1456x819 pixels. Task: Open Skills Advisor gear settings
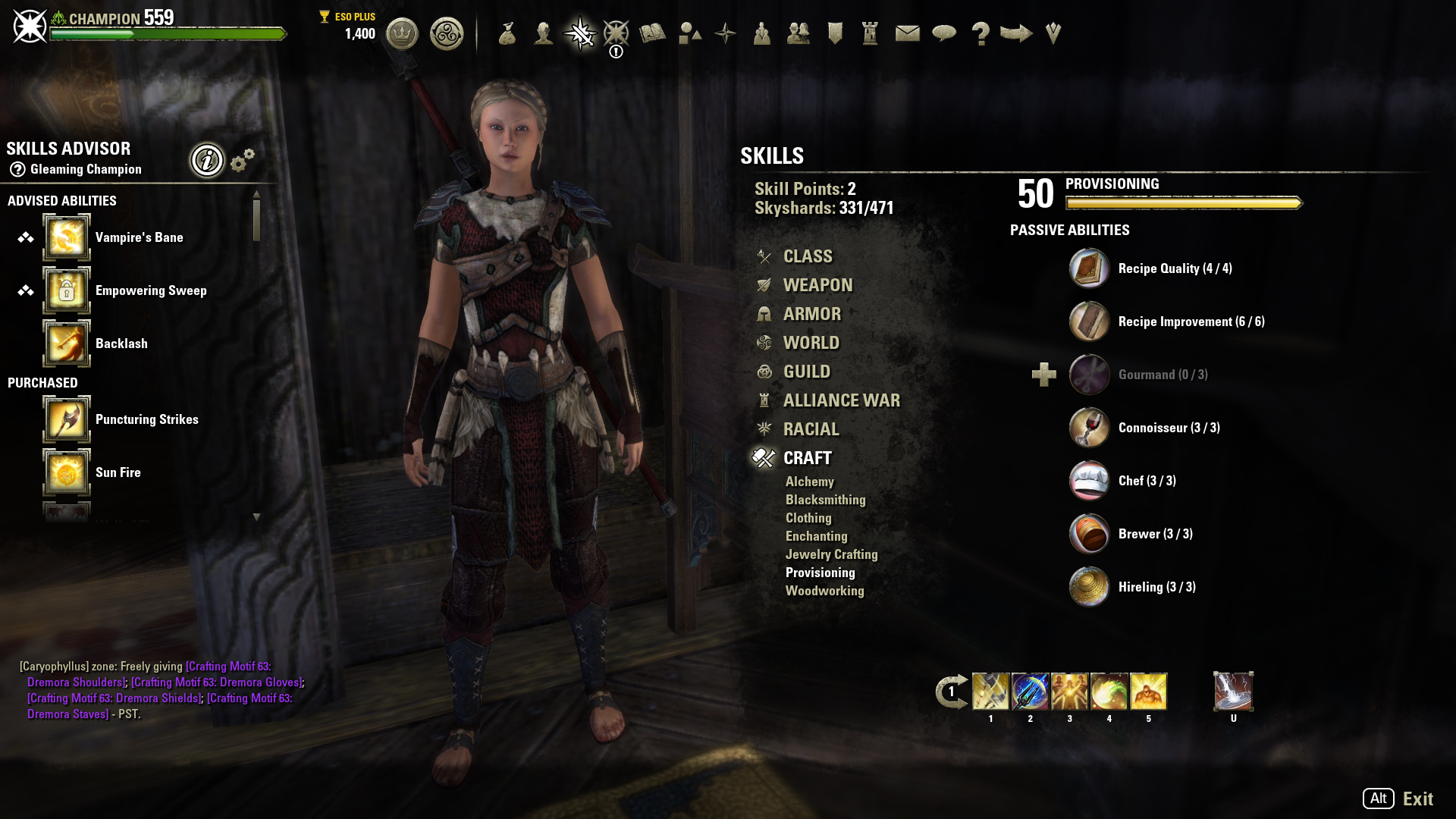[x=243, y=160]
